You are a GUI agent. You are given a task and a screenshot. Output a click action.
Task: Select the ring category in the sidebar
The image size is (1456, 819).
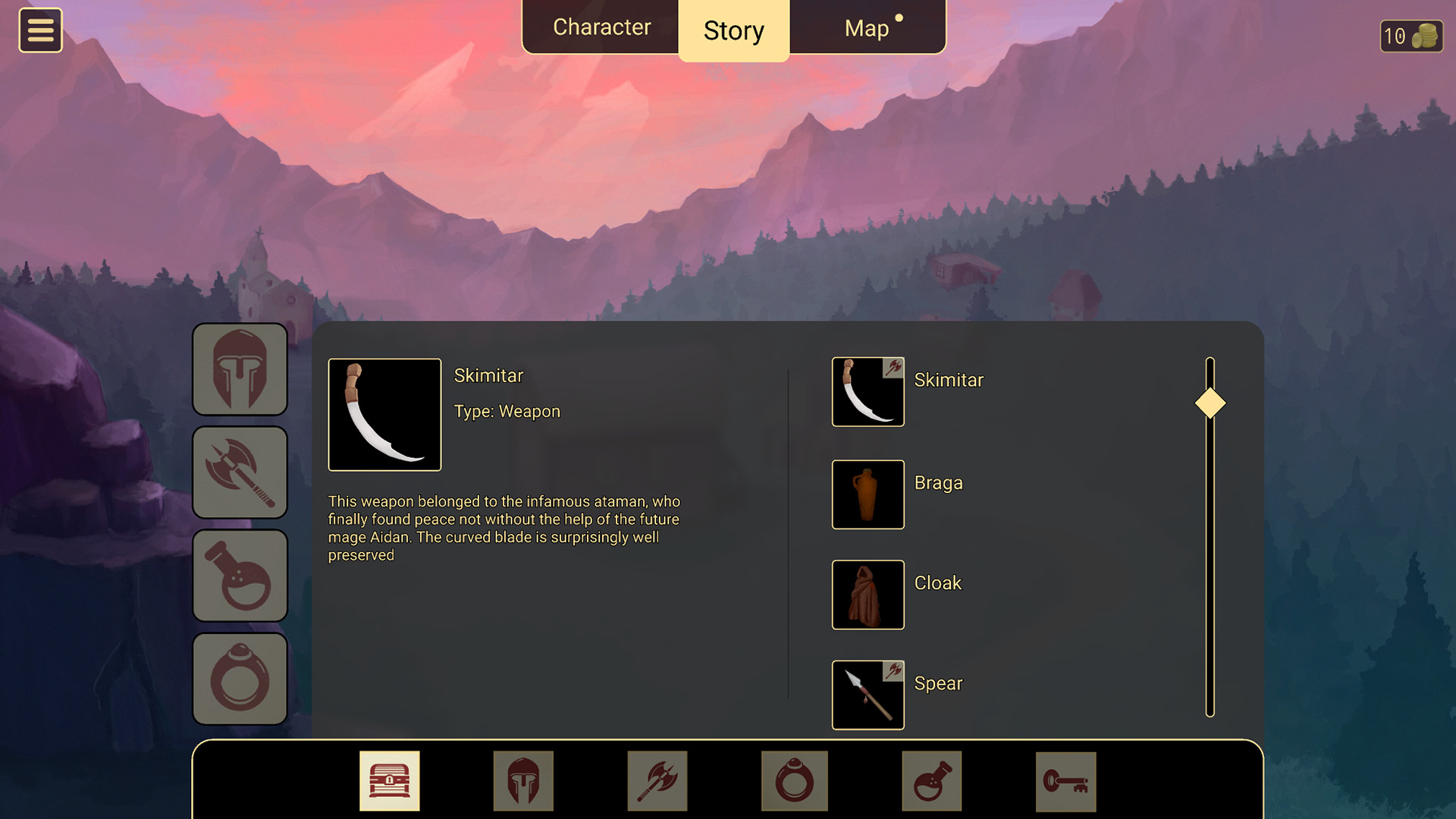tap(240, 678)
